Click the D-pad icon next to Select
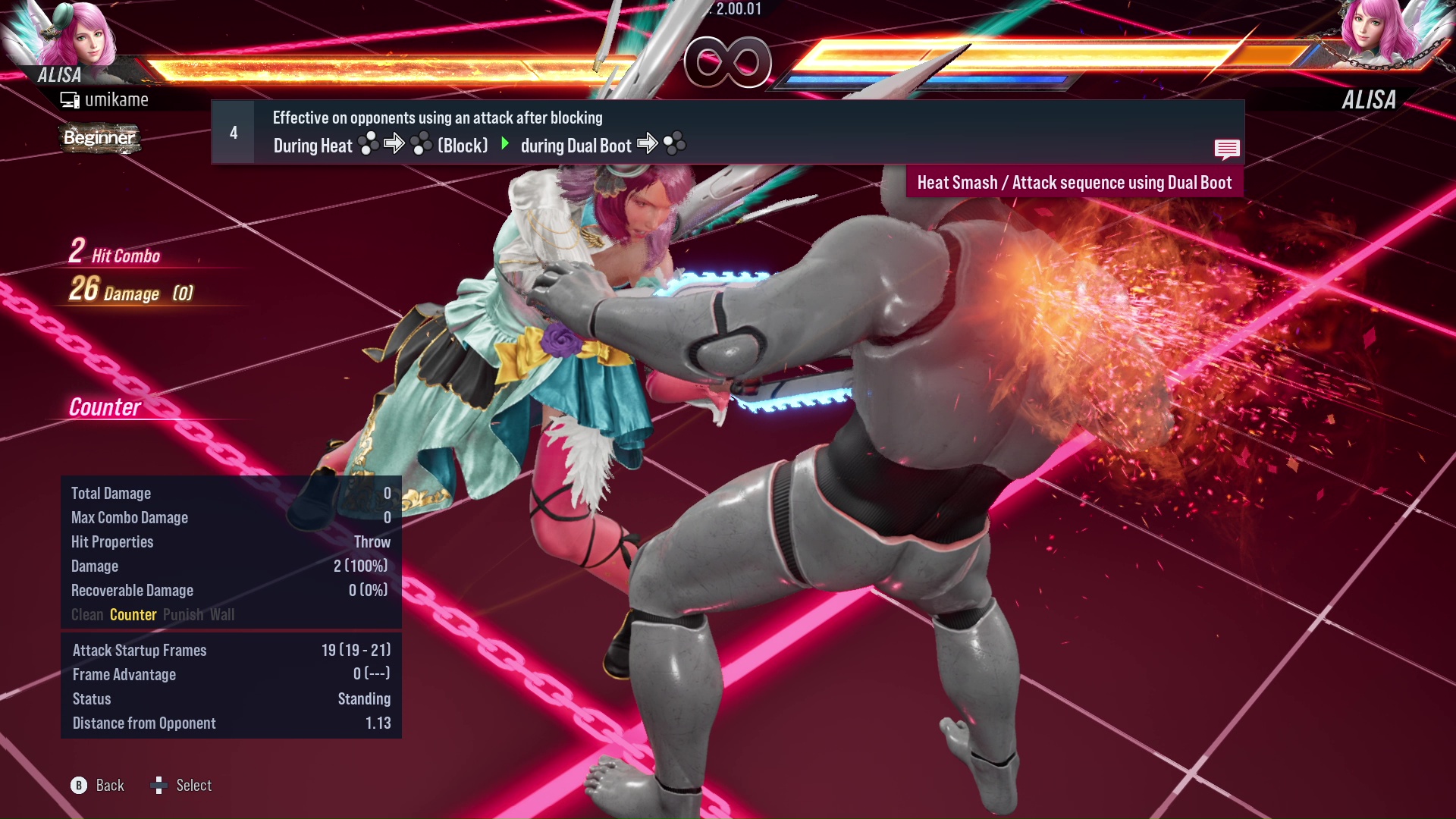This screenshot has width=1456, height=819. (159, 786)
